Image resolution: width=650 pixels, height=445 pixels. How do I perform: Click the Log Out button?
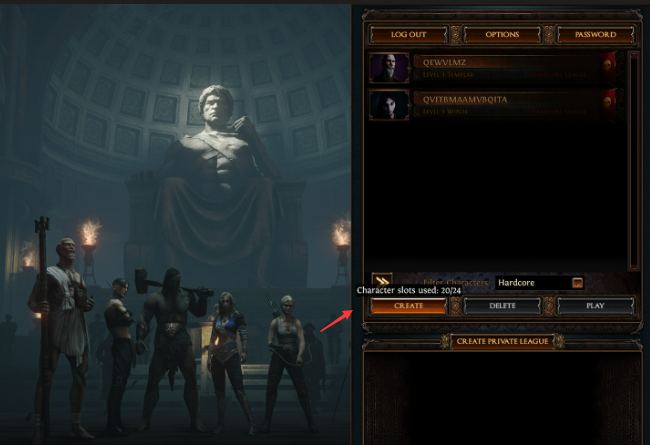(x=408, y=34)
